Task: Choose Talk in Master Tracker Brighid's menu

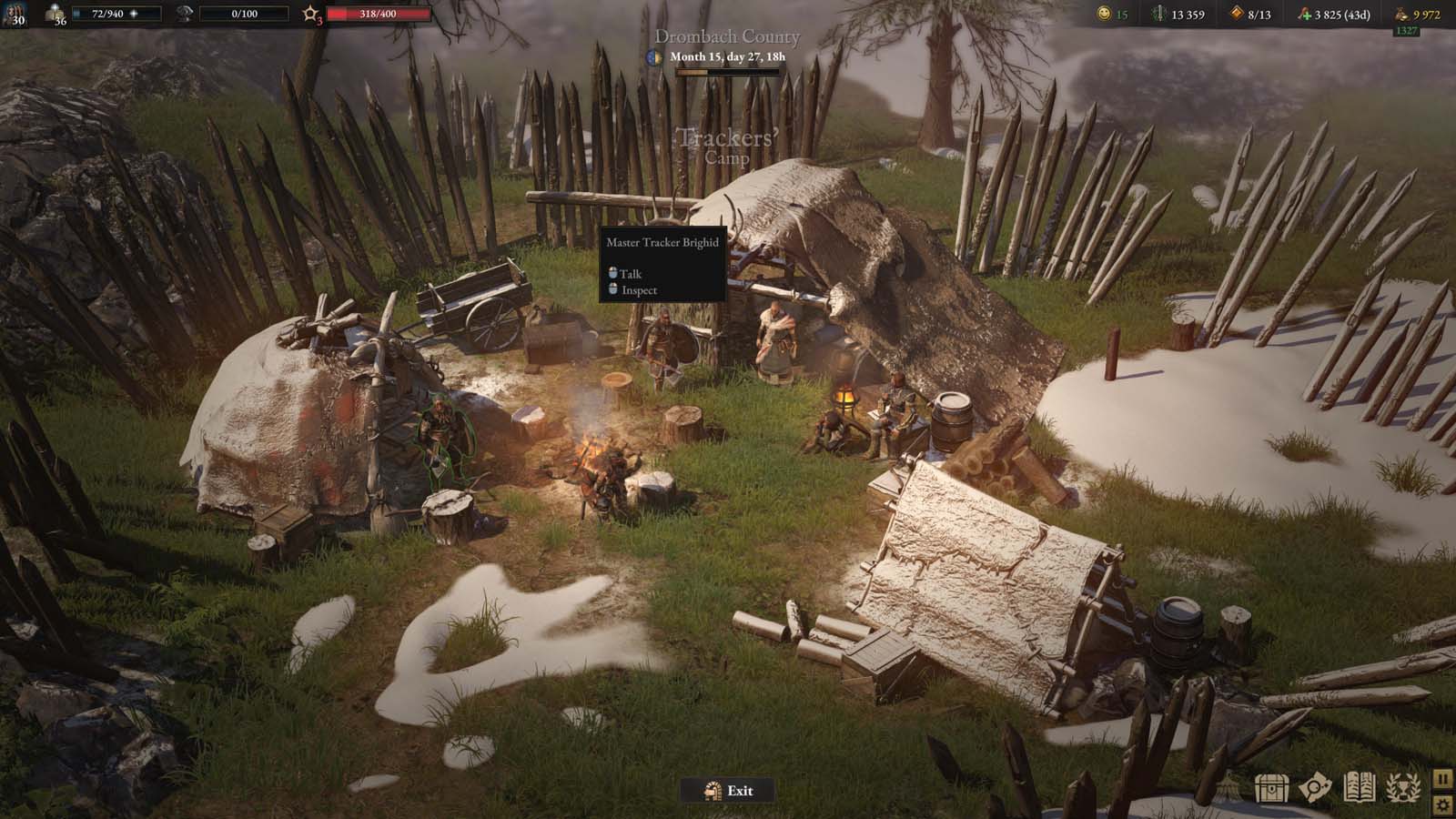Action: pyautogui.click(x=630, y=274)
